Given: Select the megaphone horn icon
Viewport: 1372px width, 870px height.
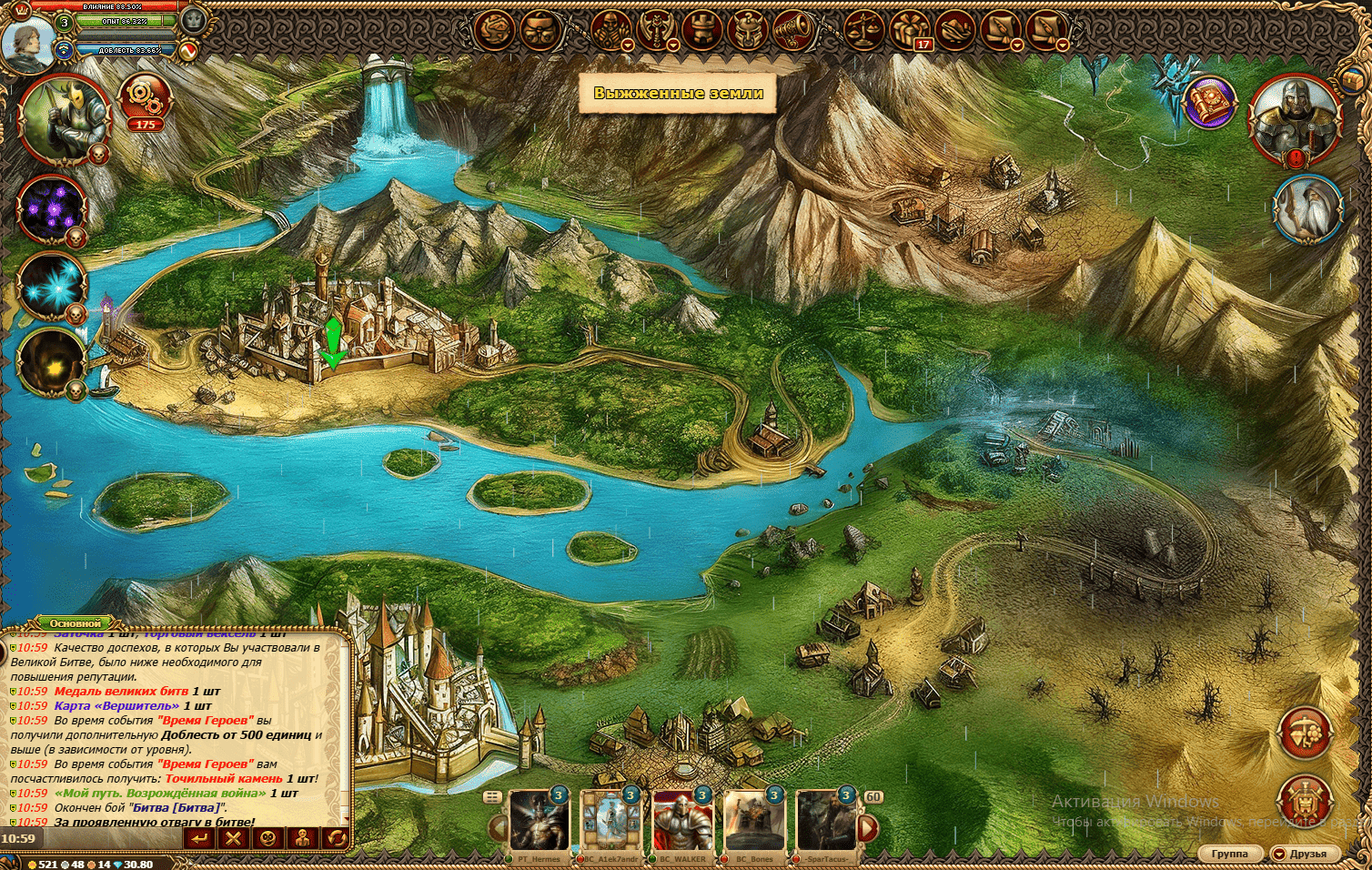Looking at the screenshot, I should (x=792, y=29).
